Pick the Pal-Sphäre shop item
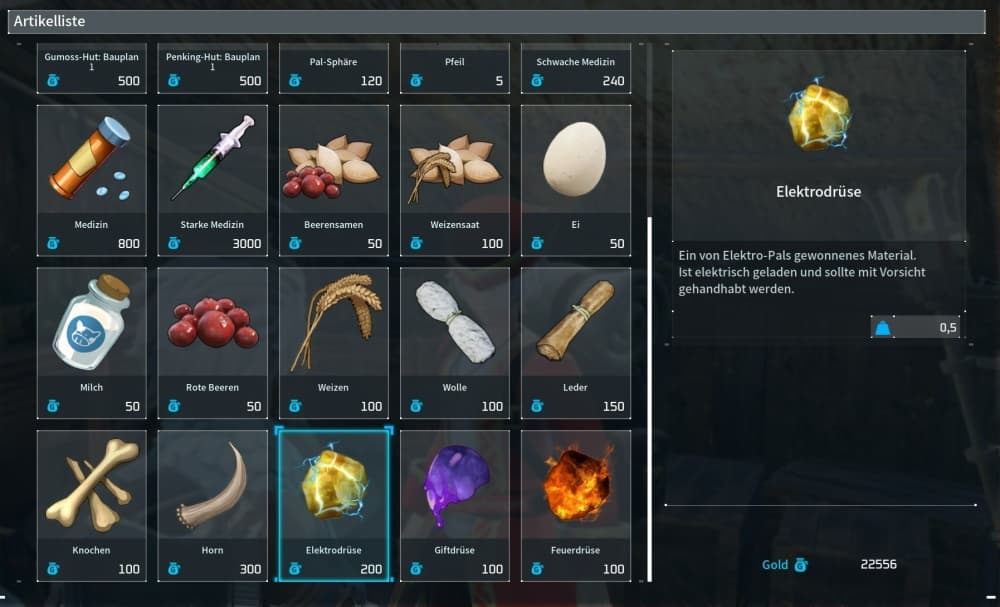1000x607 pixels. (334, 68)
